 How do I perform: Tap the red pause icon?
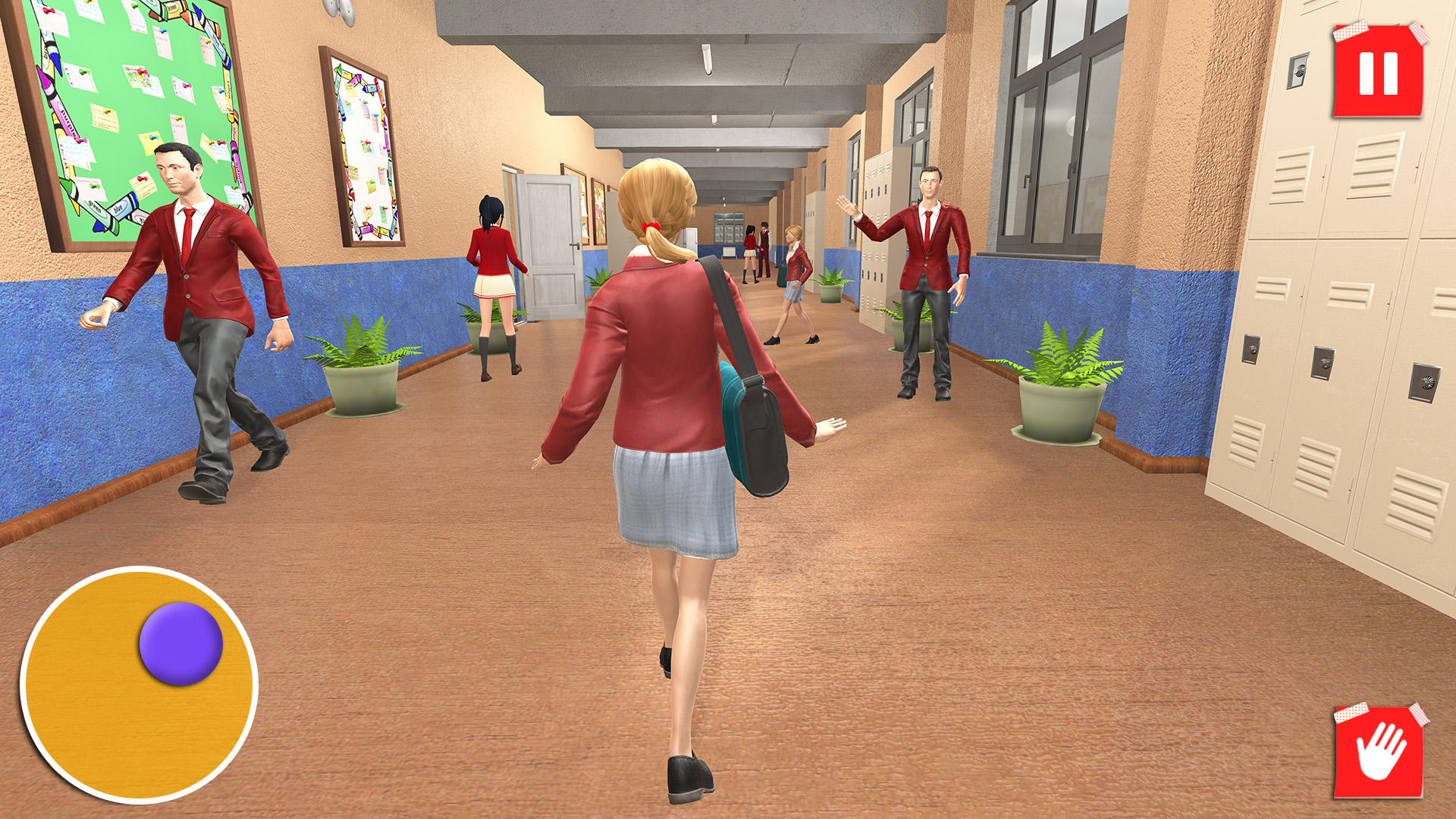pos(1379,72)
